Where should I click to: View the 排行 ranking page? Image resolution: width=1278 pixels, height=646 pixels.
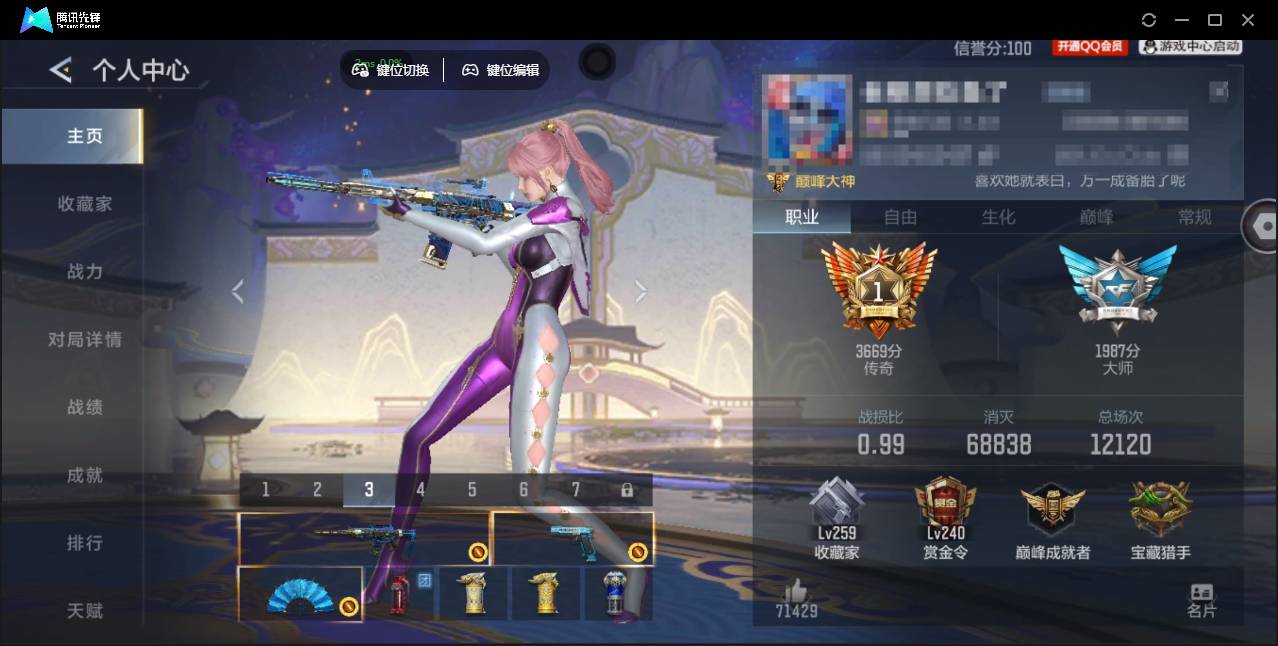click(85, 543)
